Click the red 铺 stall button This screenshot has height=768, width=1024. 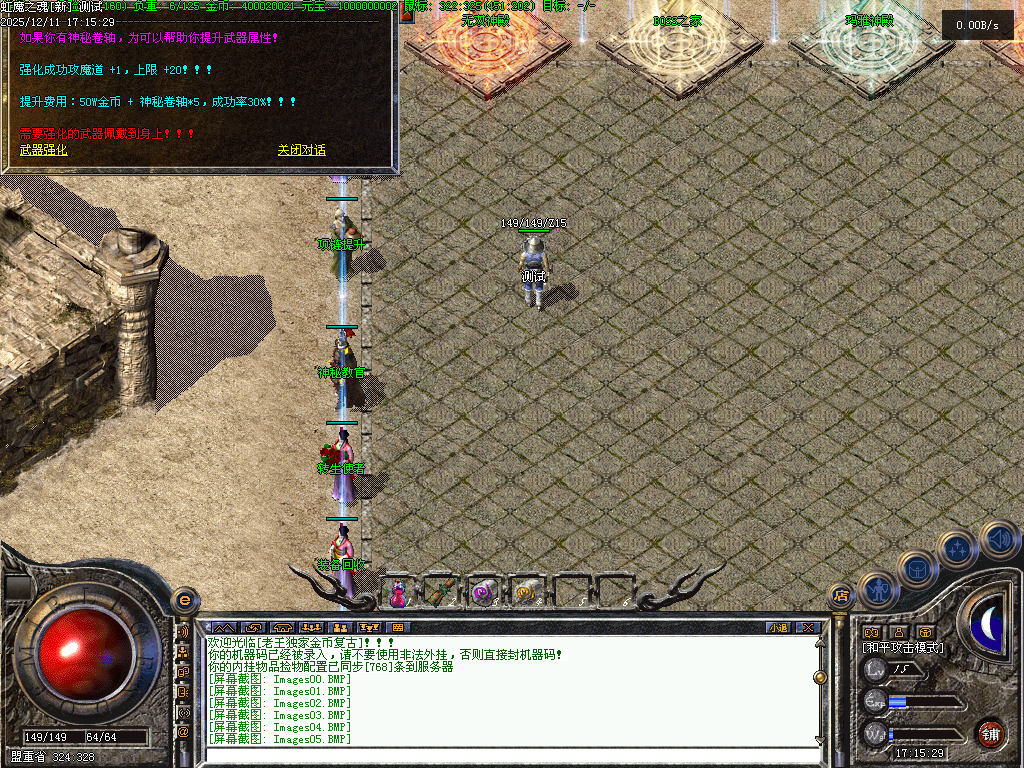[x=990, y=733]
